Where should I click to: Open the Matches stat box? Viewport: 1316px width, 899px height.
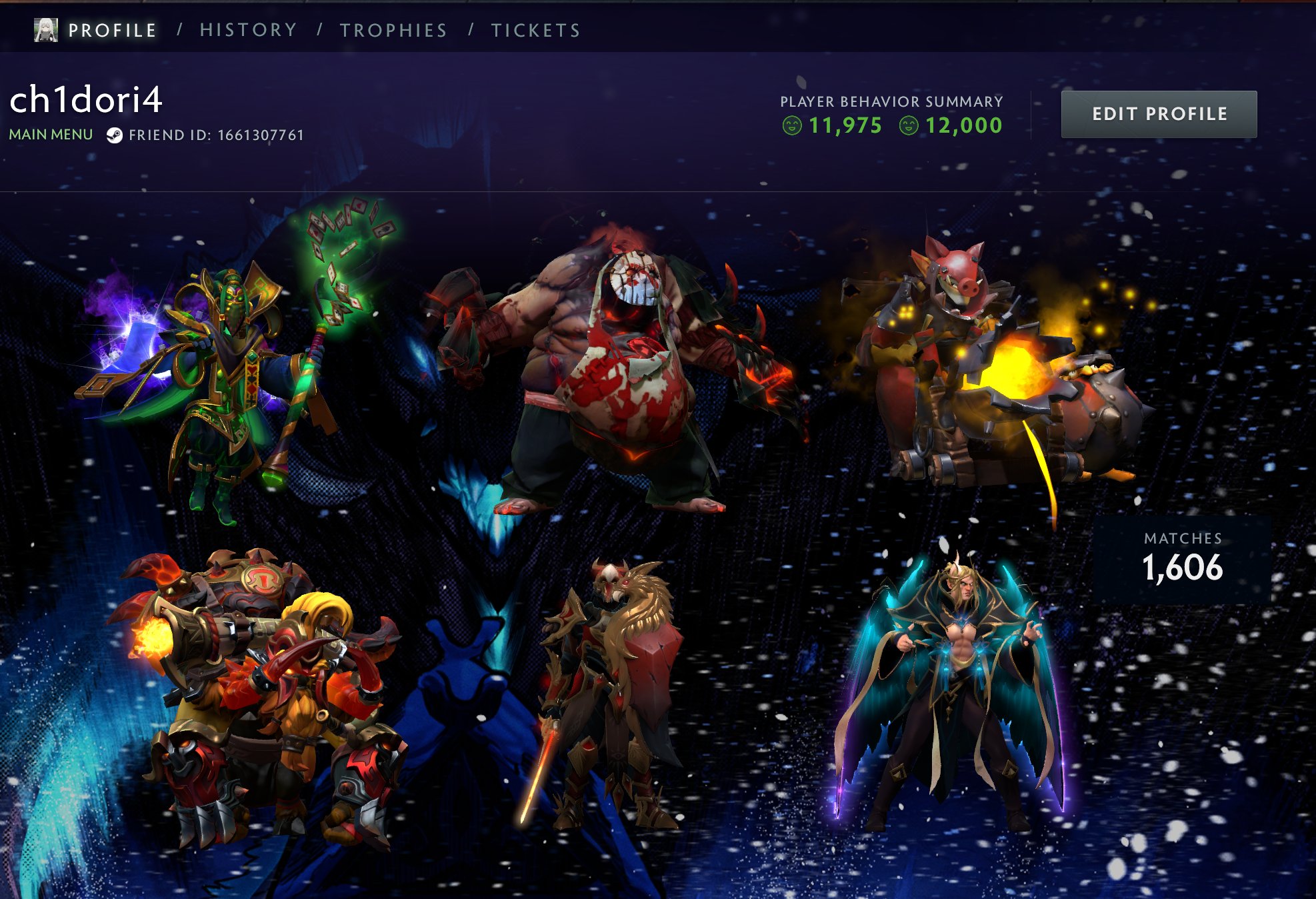click(1182, 559)
